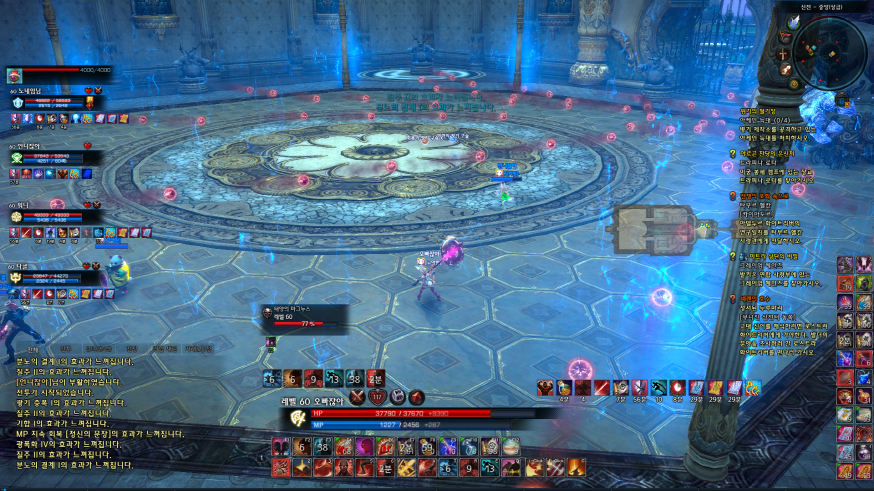Image resolution: width=874 pixels, height=491 pixels.
Task: Select the party member with green emblem
Action: [x=17, y=157]
